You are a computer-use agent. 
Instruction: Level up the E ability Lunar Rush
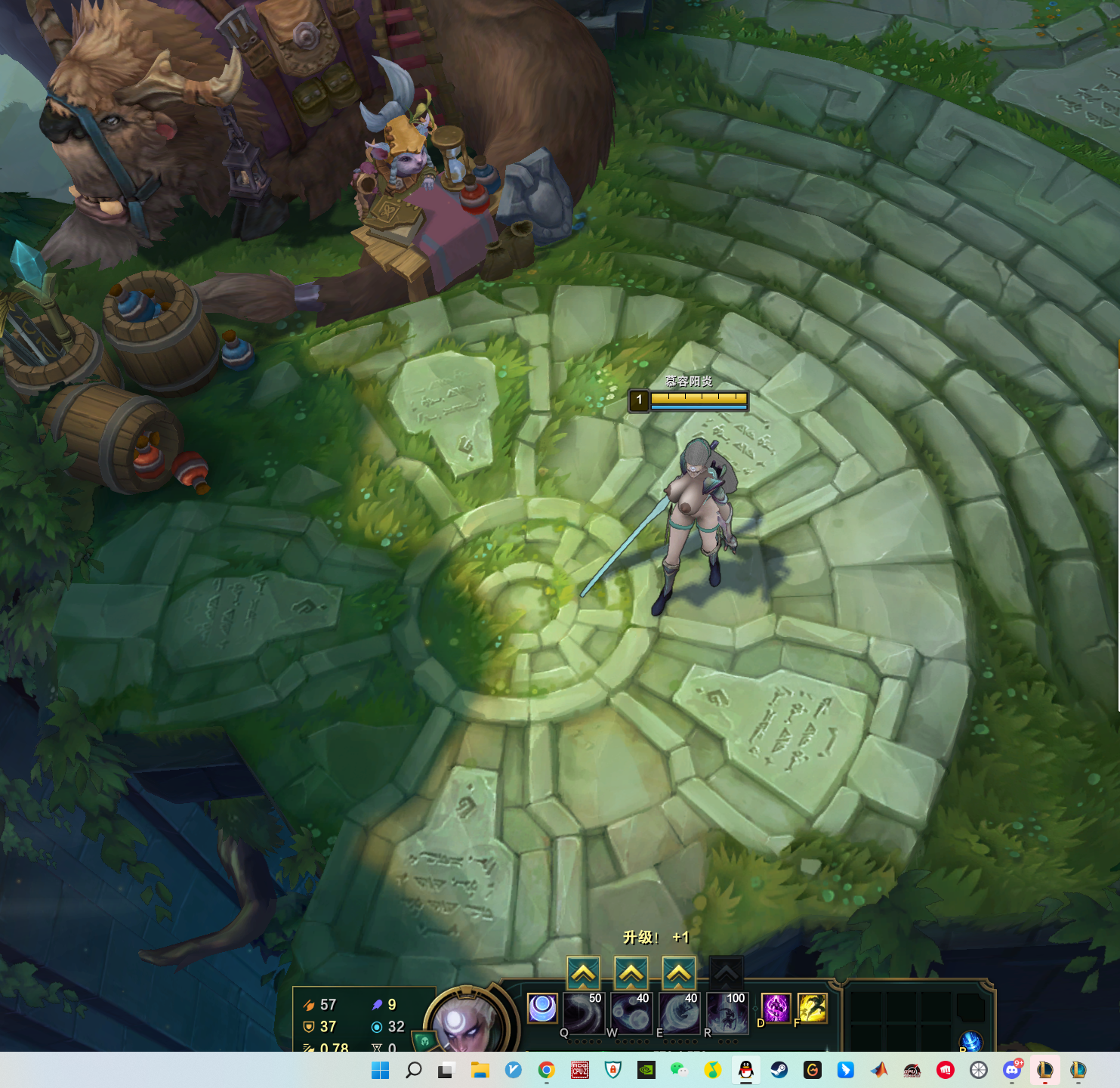679,973
